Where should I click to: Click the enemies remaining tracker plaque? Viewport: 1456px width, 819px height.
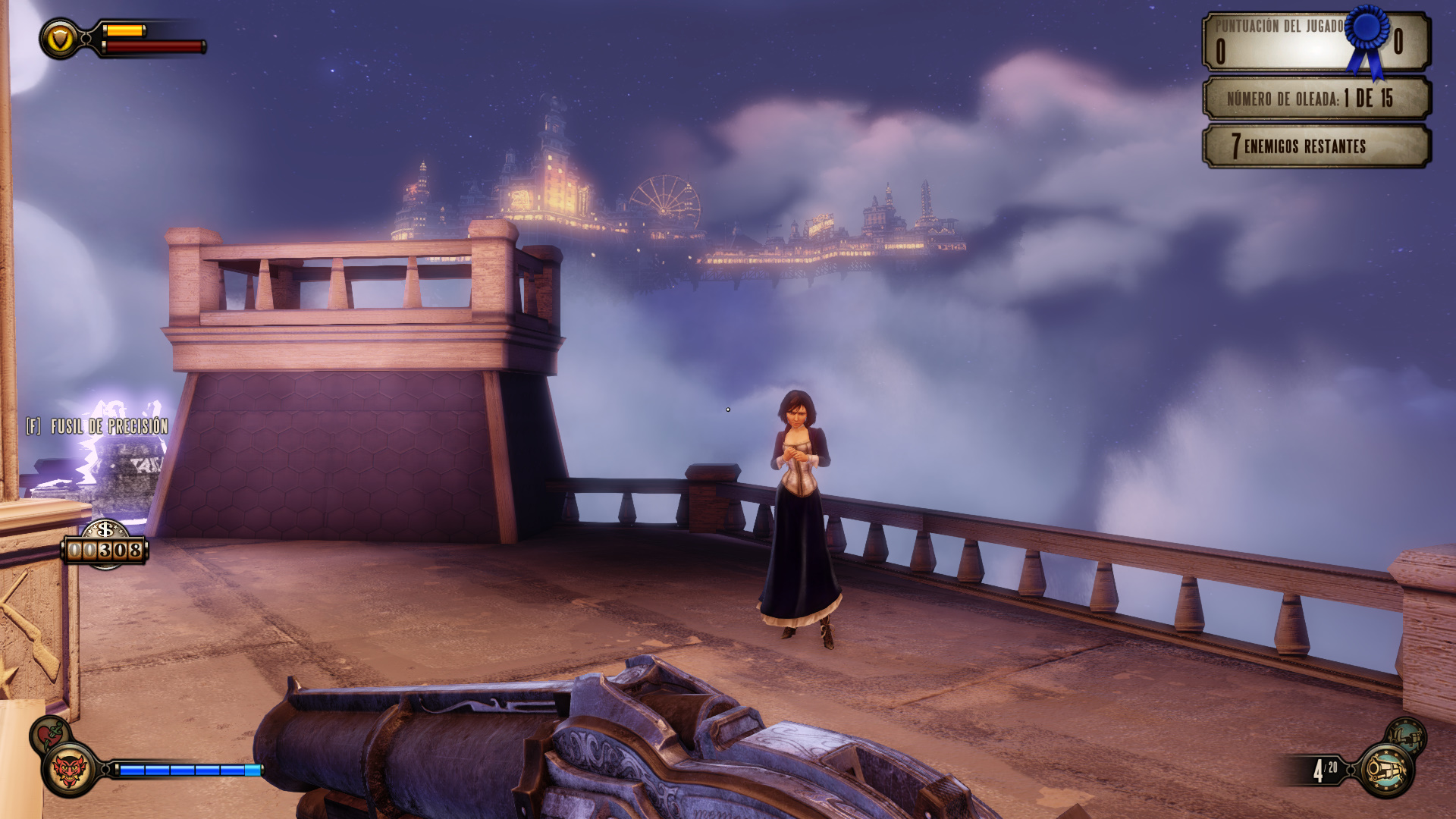coord(1316,146)
